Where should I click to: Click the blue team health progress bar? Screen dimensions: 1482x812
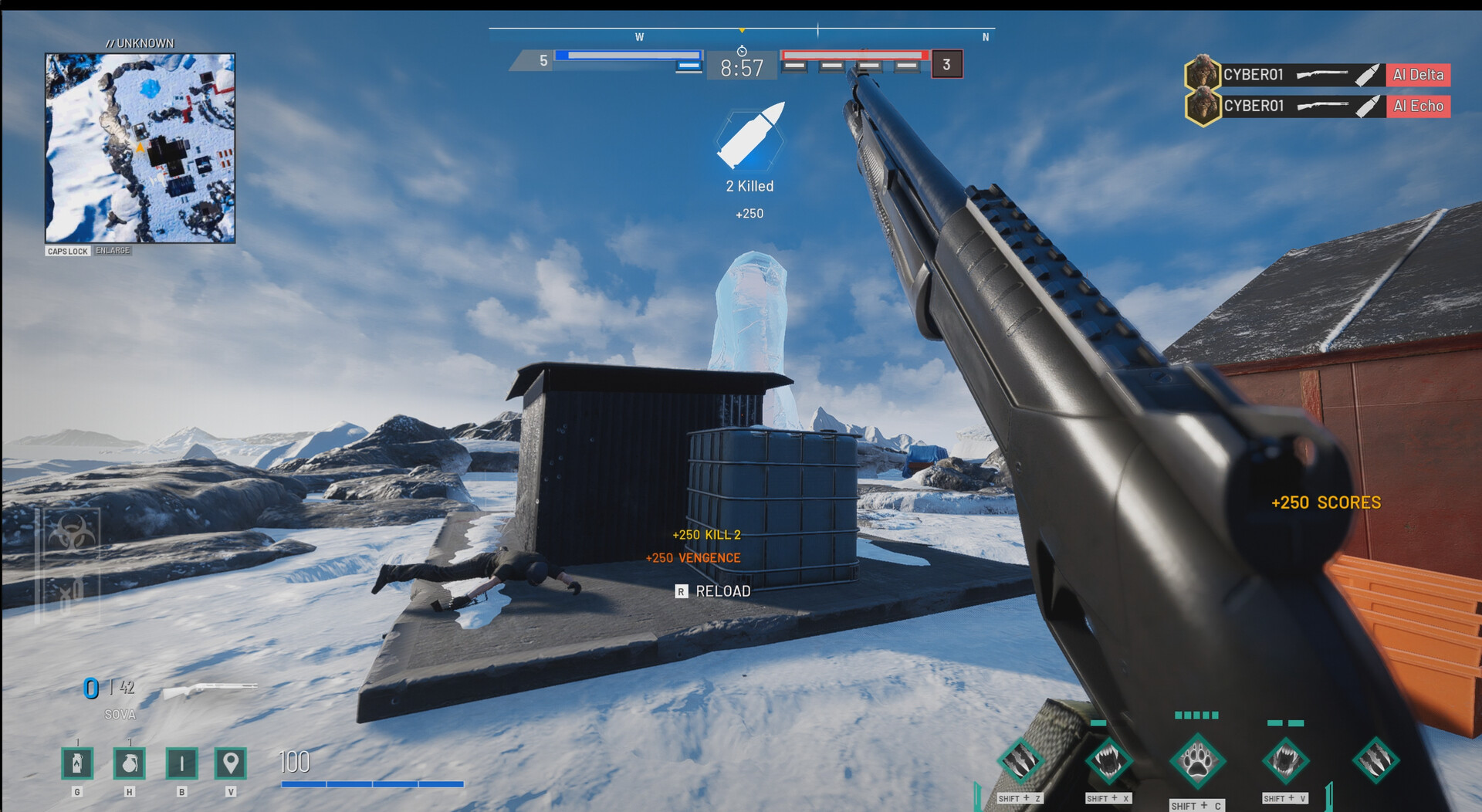628,55
